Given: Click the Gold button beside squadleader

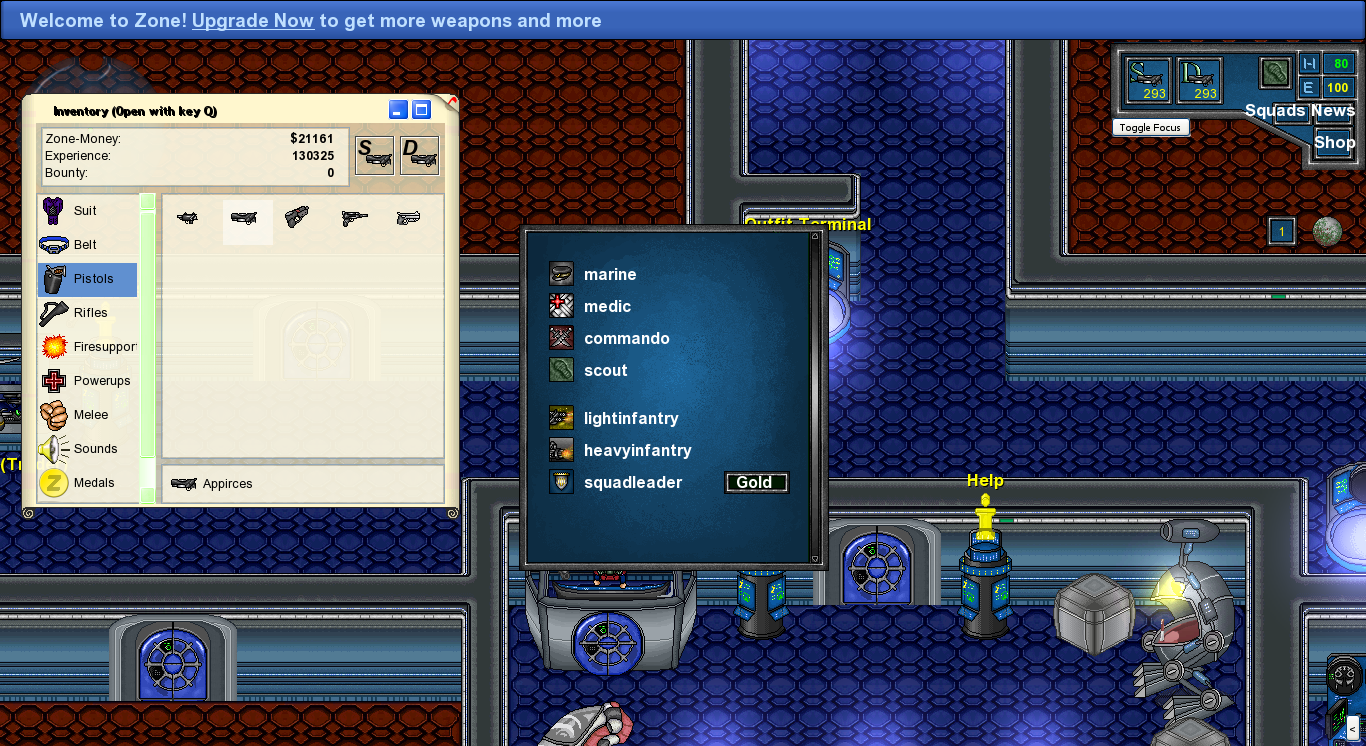Looking at the screenshot, I should click(755, 483).
